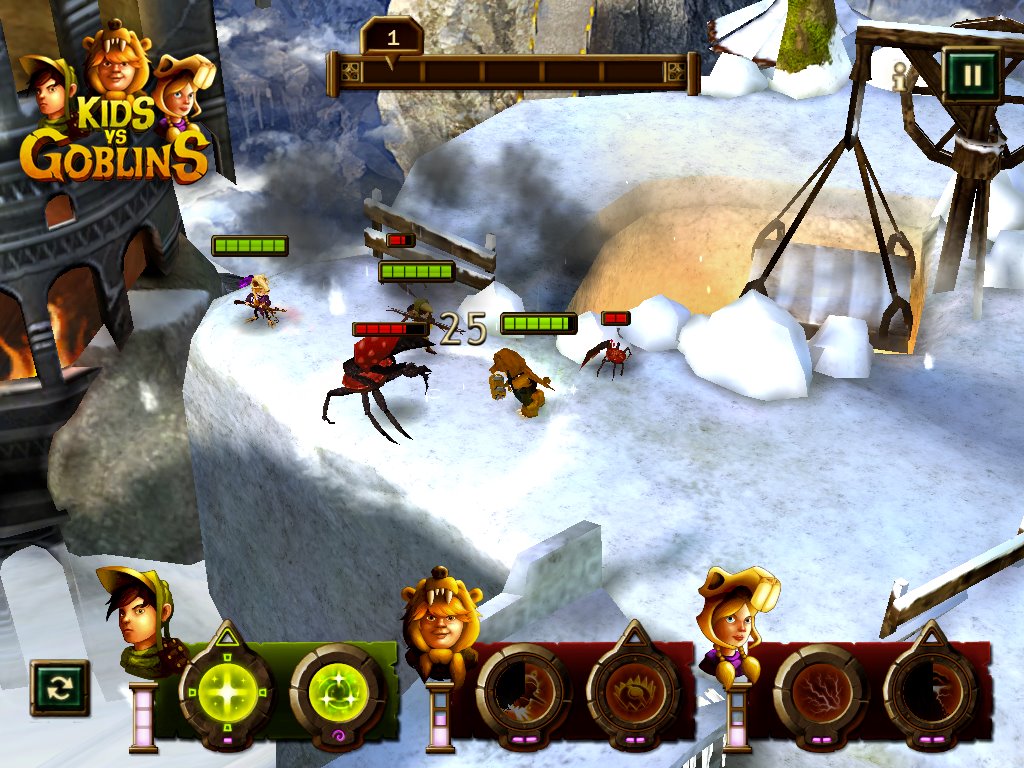Cast the red cracked-lightning ability
The width and height of the screenshot is (1024, 768).
point(820,692)
